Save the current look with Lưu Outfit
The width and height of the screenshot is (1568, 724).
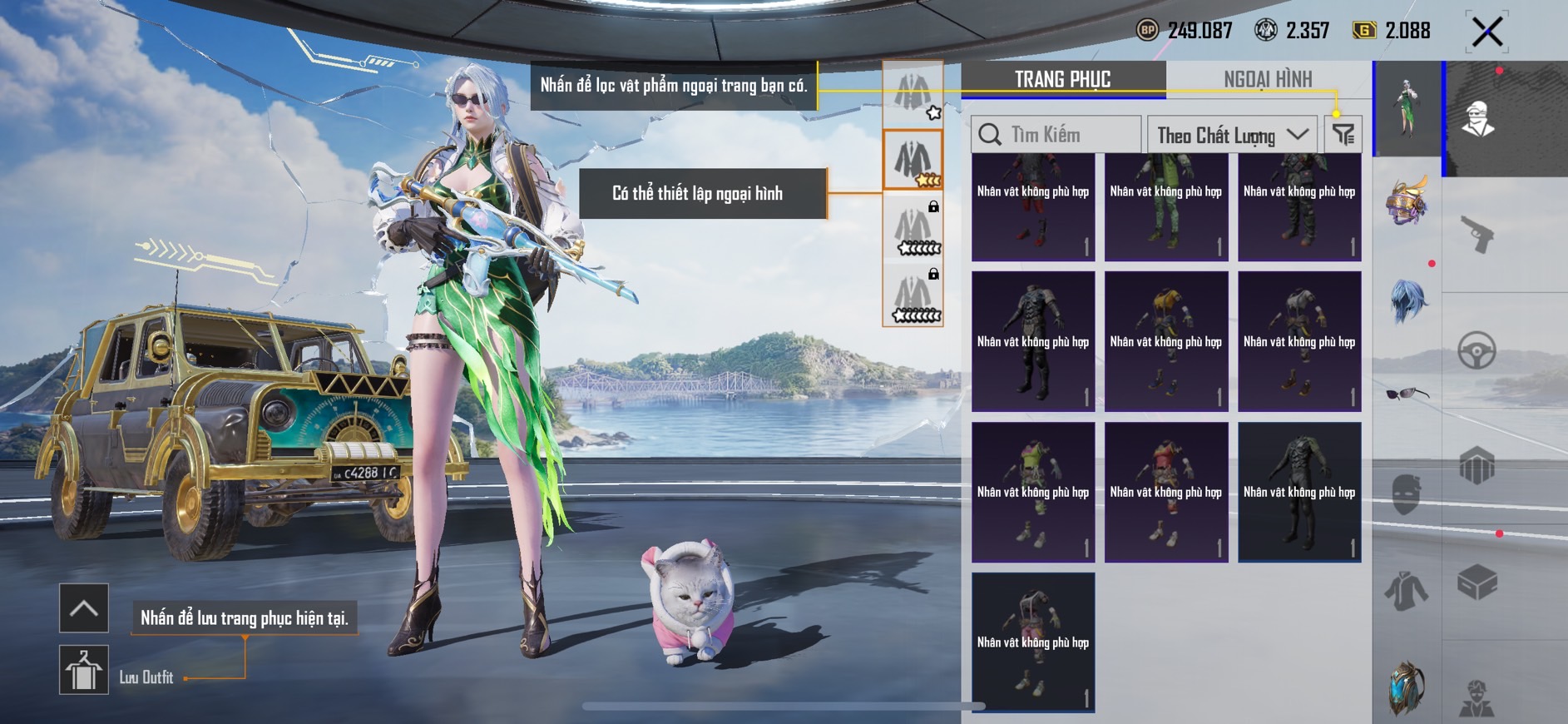tap(84, 670)
